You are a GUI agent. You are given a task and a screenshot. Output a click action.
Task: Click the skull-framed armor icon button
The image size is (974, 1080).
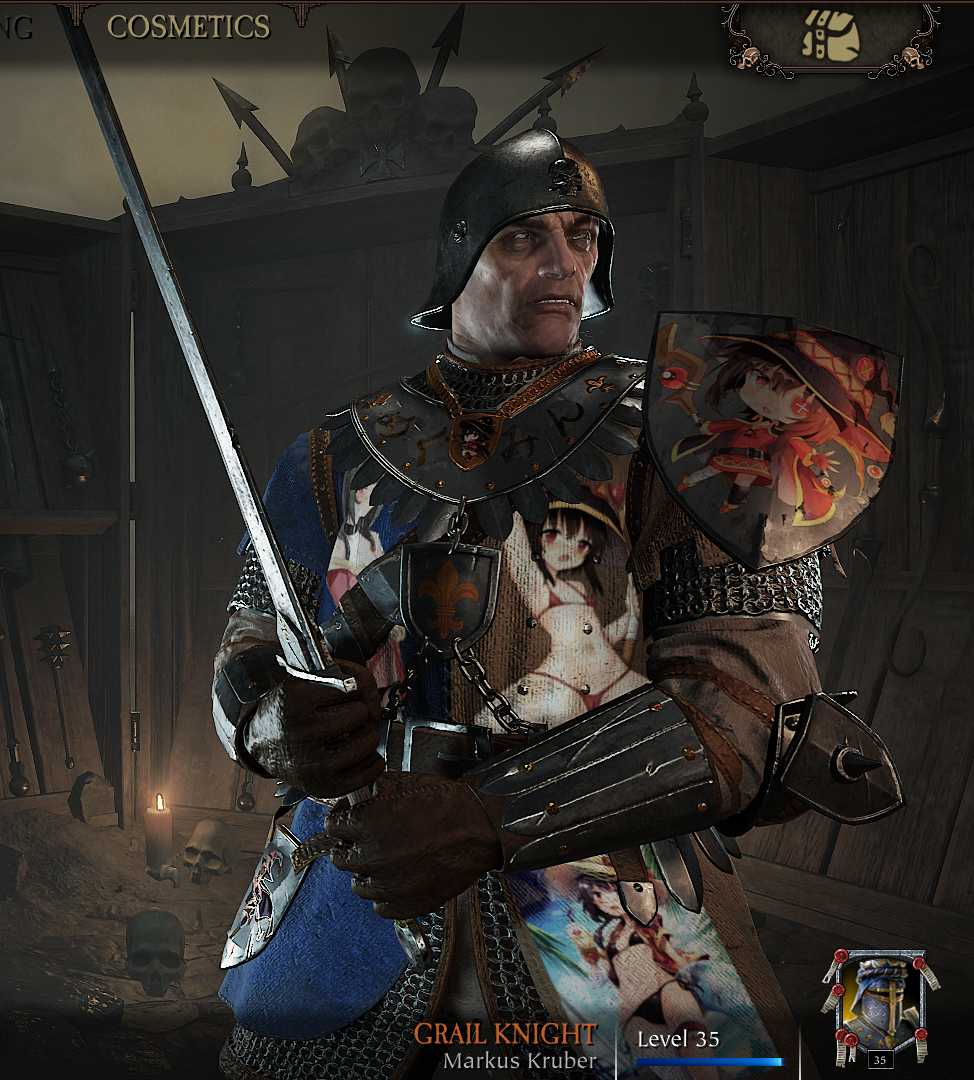click(830, 38)
